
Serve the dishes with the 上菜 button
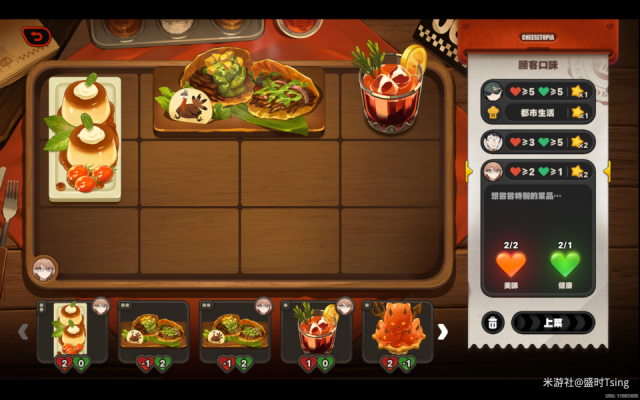pyautogui.click(x=552, y=323)
